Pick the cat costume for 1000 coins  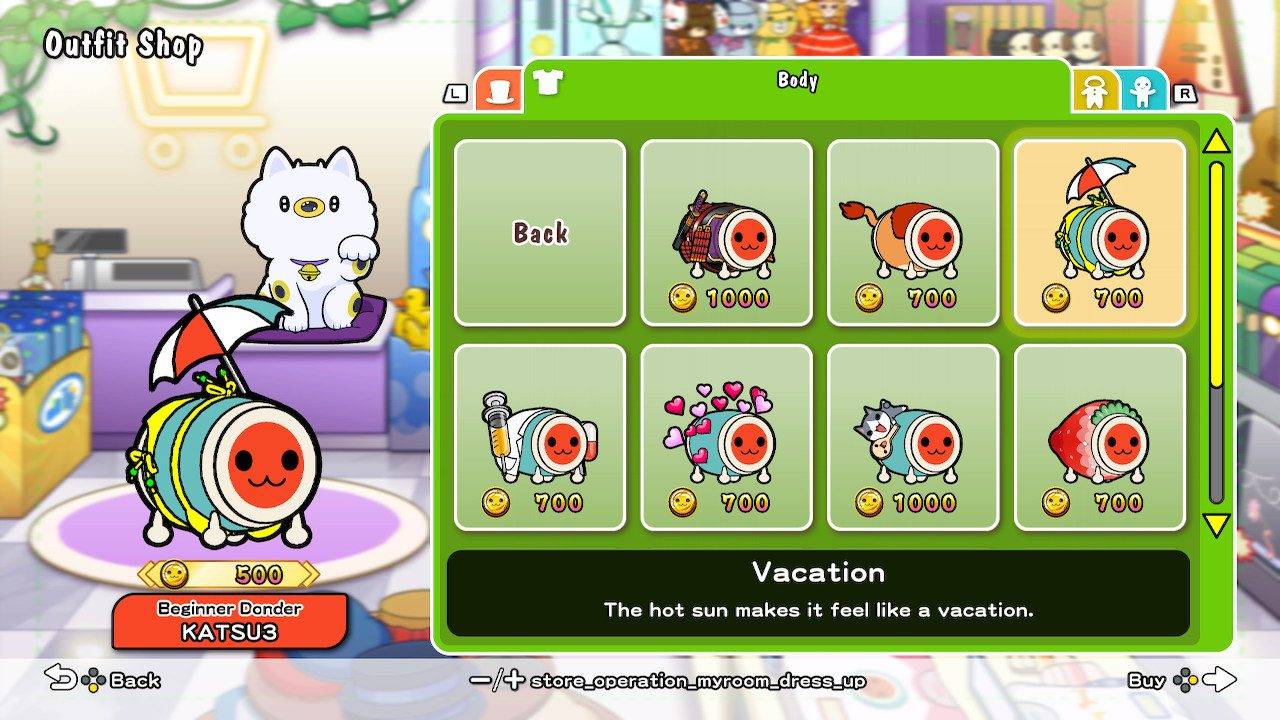[x=913, y=437]
